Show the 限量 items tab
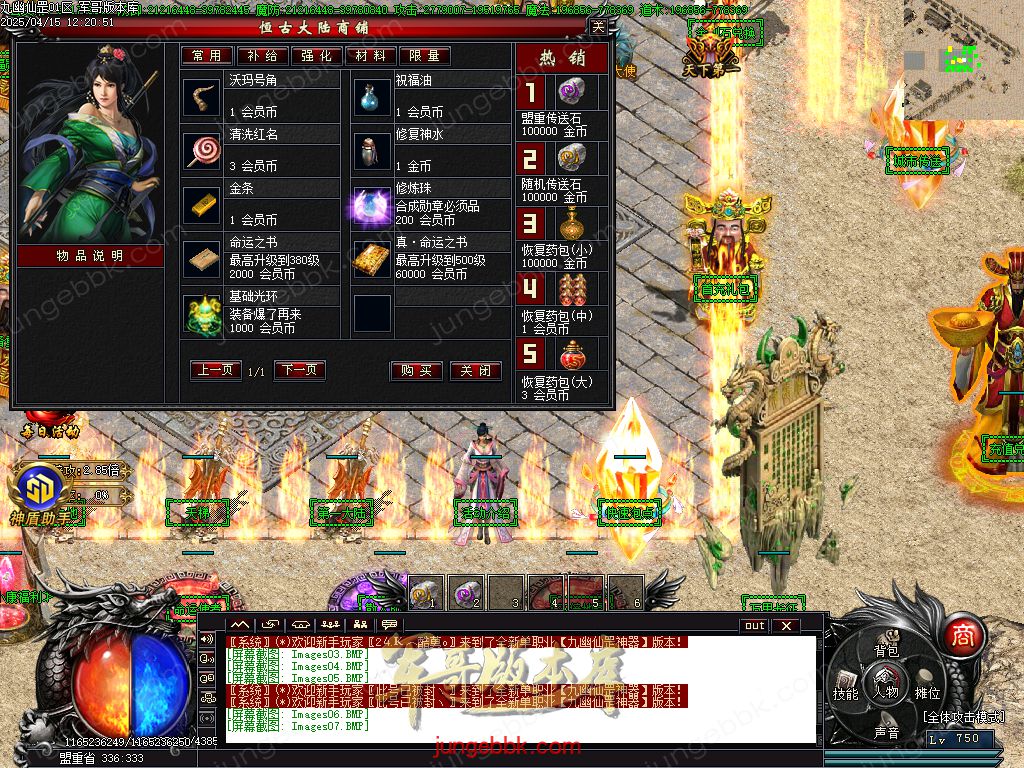1024x768 pixels. coord(424,56)
